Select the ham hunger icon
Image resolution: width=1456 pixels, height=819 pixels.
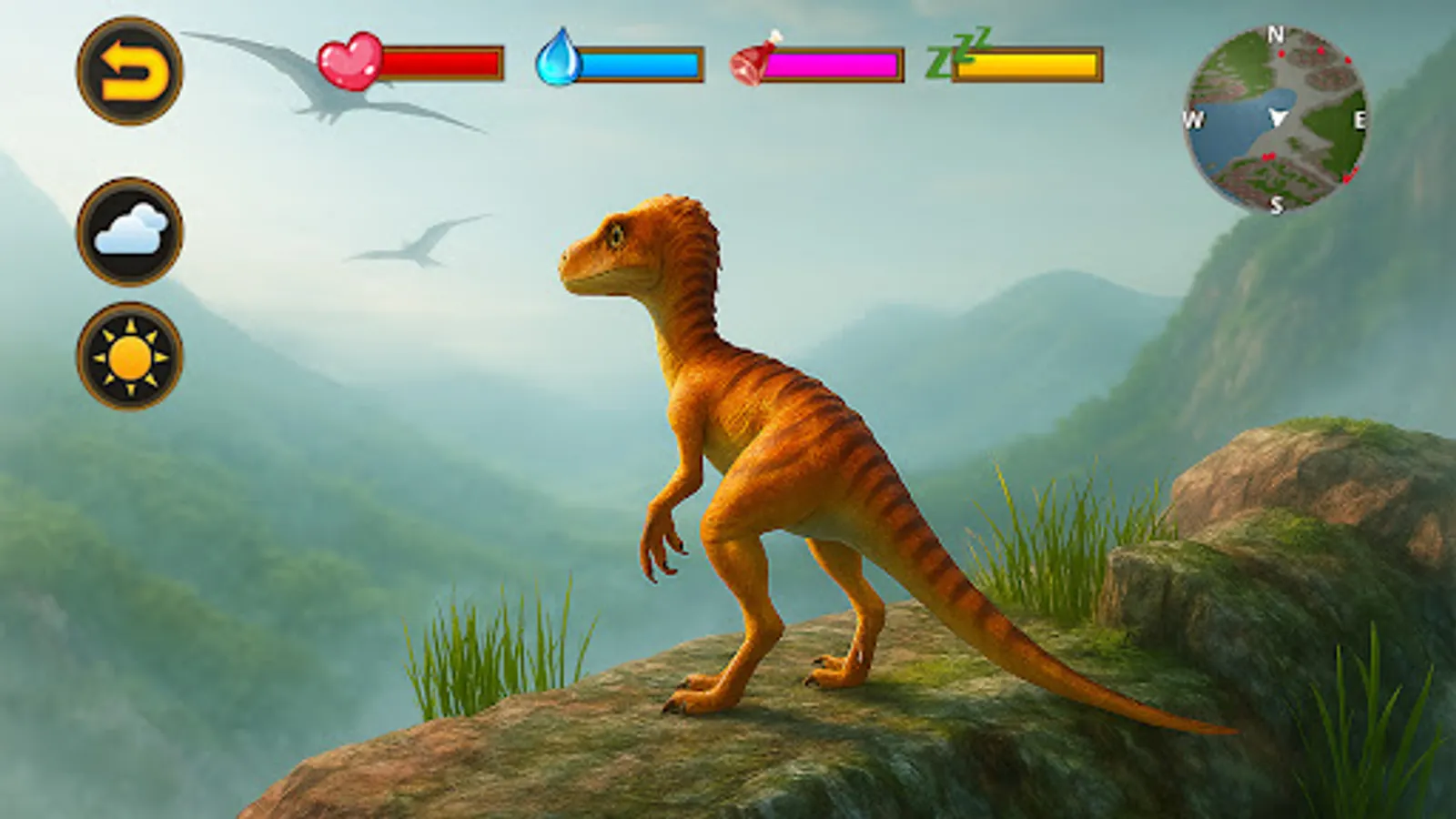tap(752, 64)
